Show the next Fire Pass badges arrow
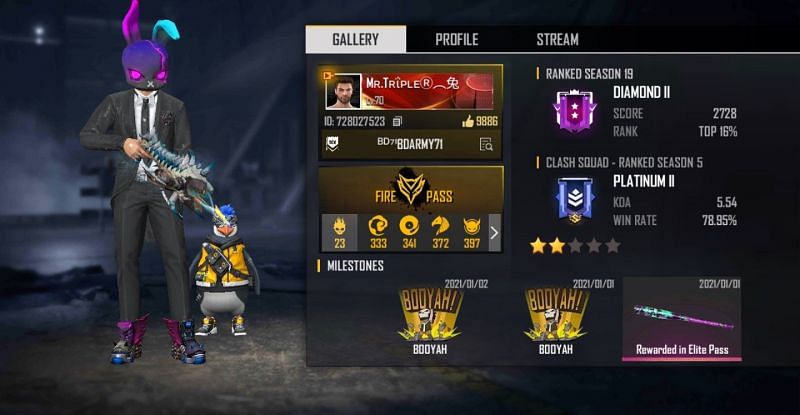Screen dimensions: 800x415 494,232
